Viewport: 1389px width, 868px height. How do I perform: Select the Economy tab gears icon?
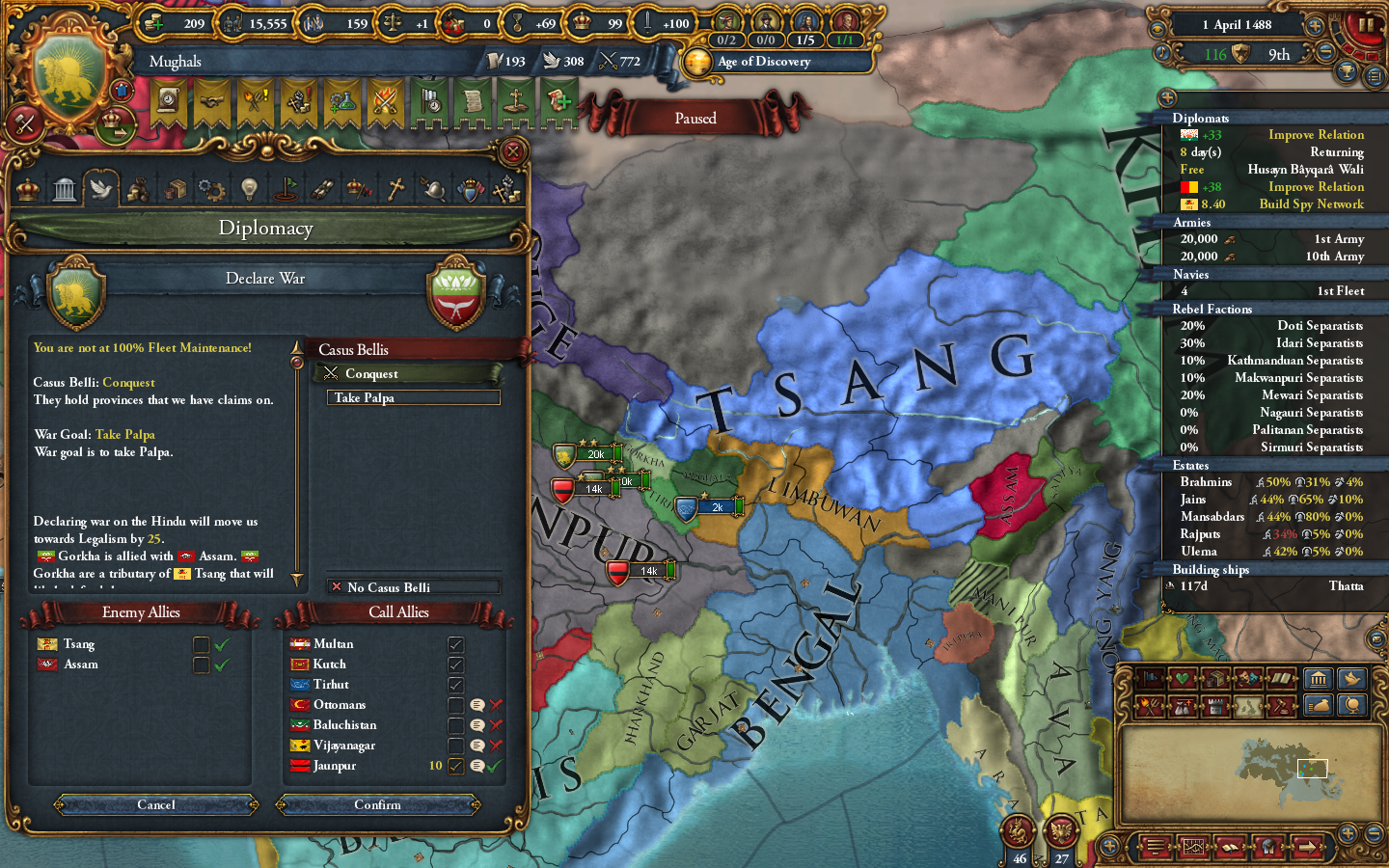pos(212,188)
